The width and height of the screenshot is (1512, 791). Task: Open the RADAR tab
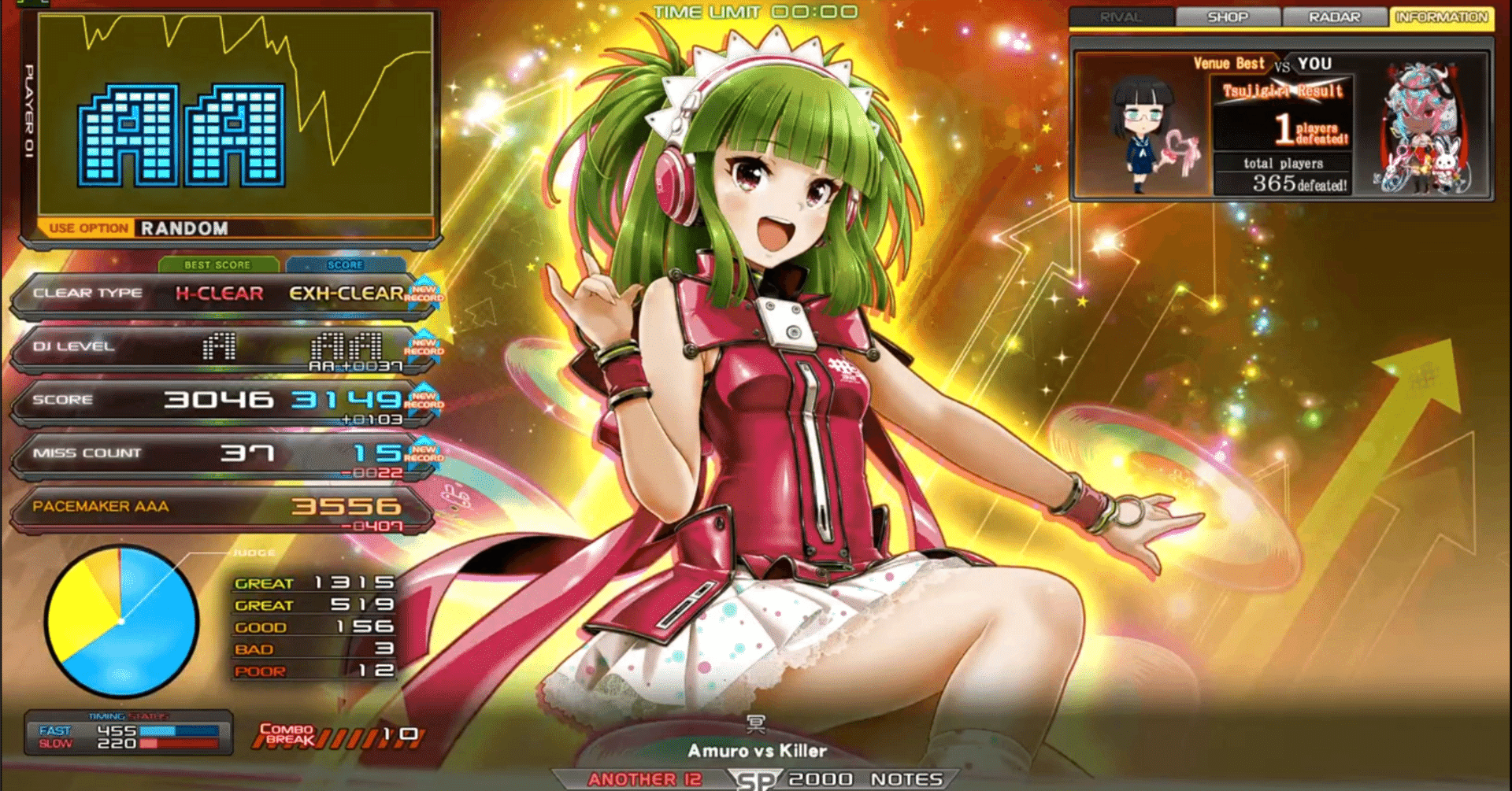[1336, 16]
